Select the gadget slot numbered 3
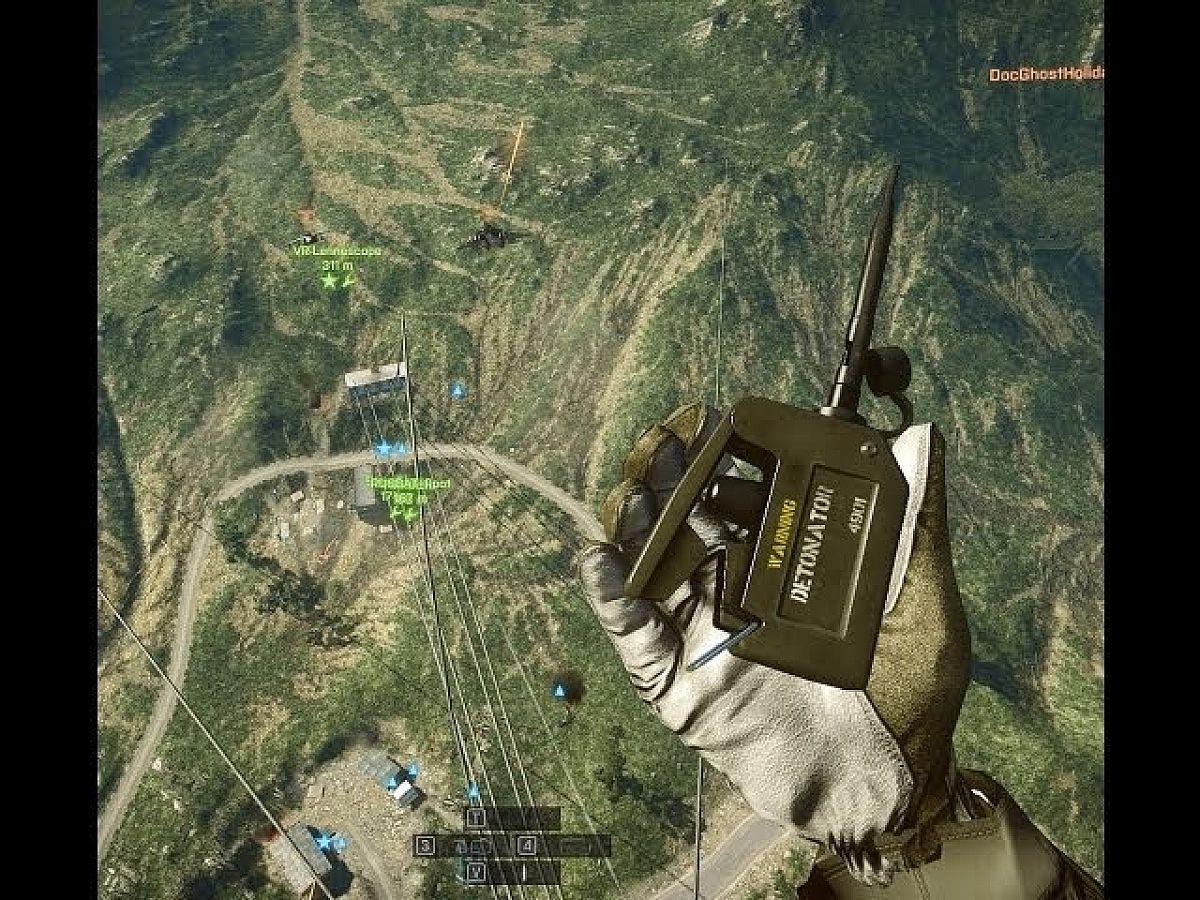The image size is (1200, 900). (x=426, y=846)
